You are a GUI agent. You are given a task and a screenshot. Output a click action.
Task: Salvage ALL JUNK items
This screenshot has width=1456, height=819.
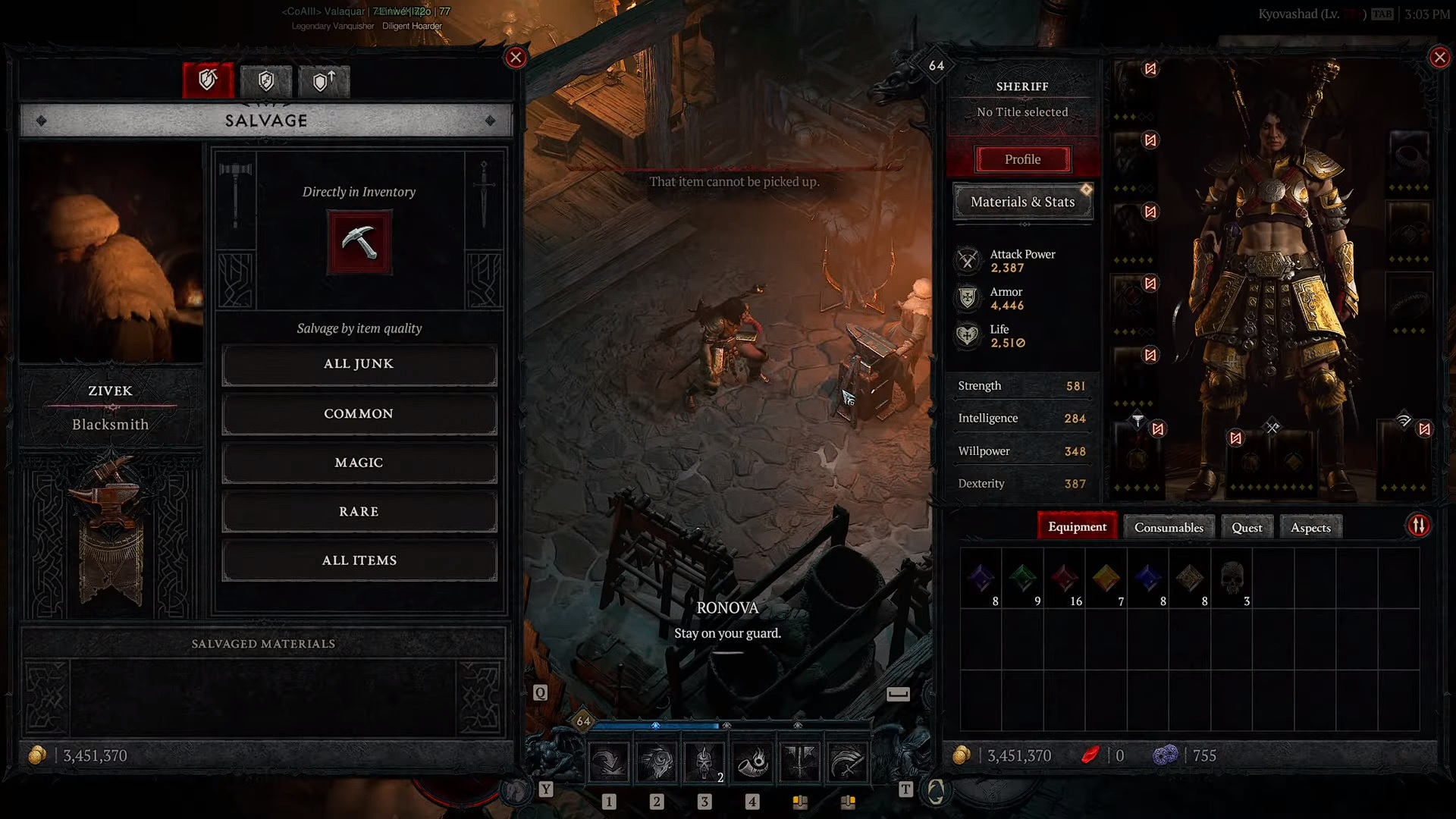(359, 364)
